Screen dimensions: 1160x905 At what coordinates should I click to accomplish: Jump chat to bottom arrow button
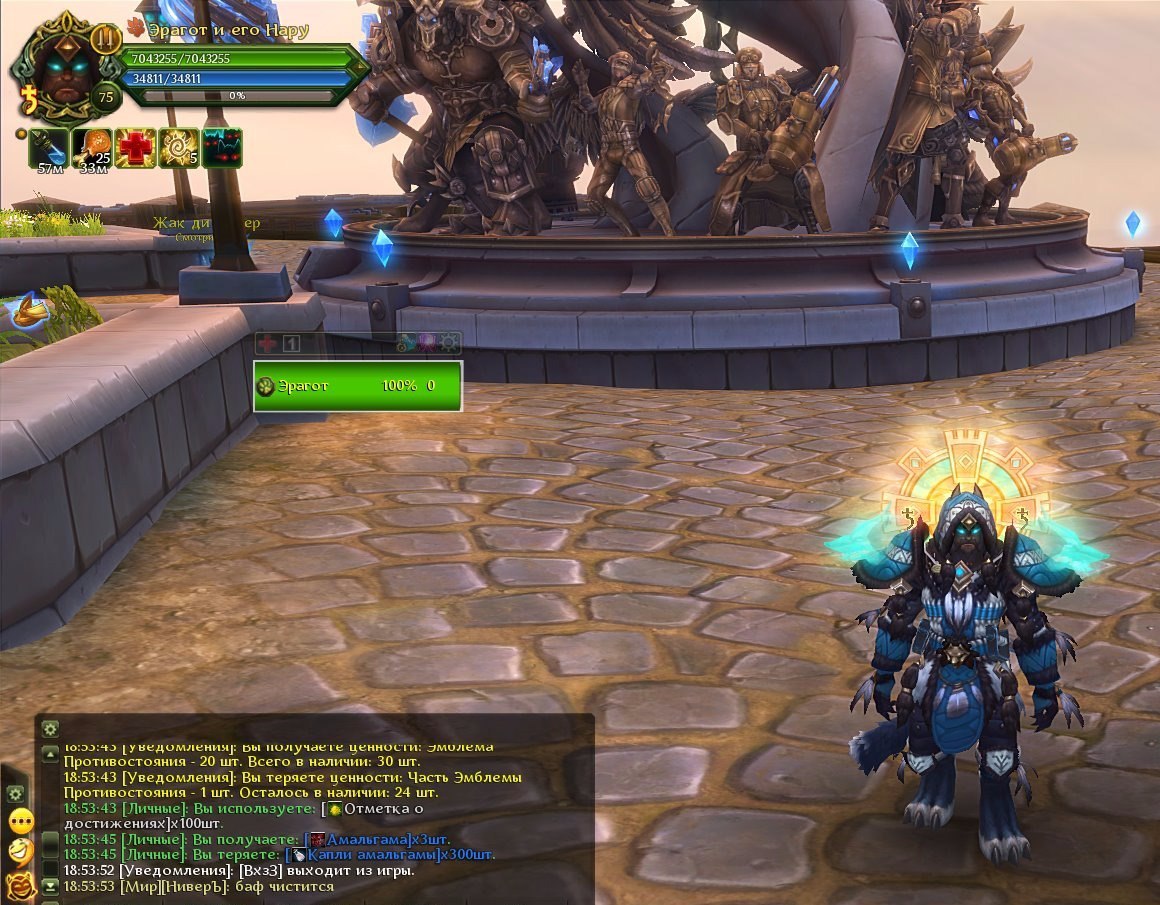point(50,886)
